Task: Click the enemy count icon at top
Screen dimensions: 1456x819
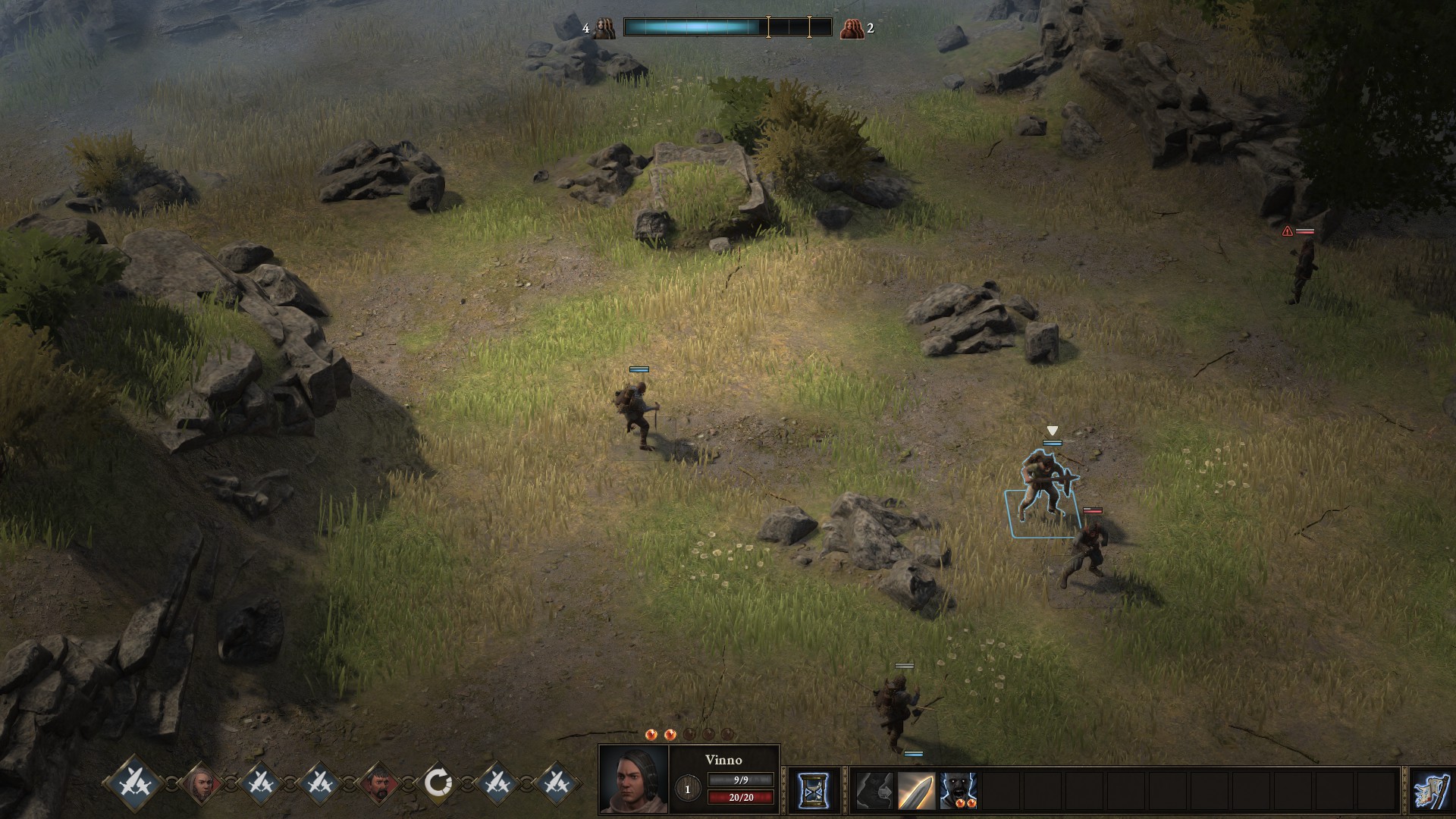Action: (852, 29)
